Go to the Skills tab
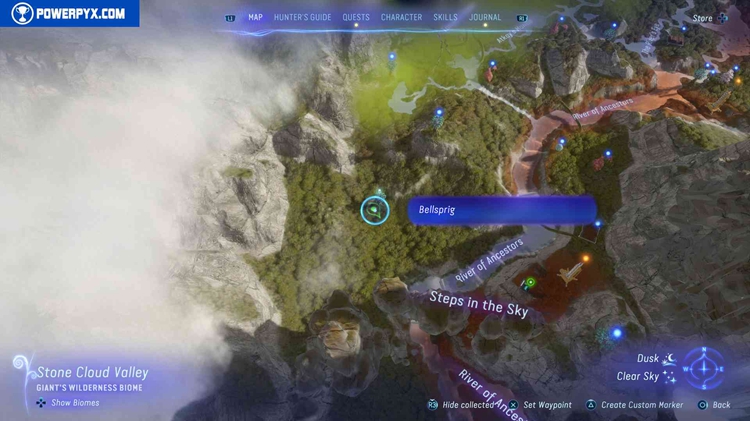Screen dimensions: 750x421 446,17
